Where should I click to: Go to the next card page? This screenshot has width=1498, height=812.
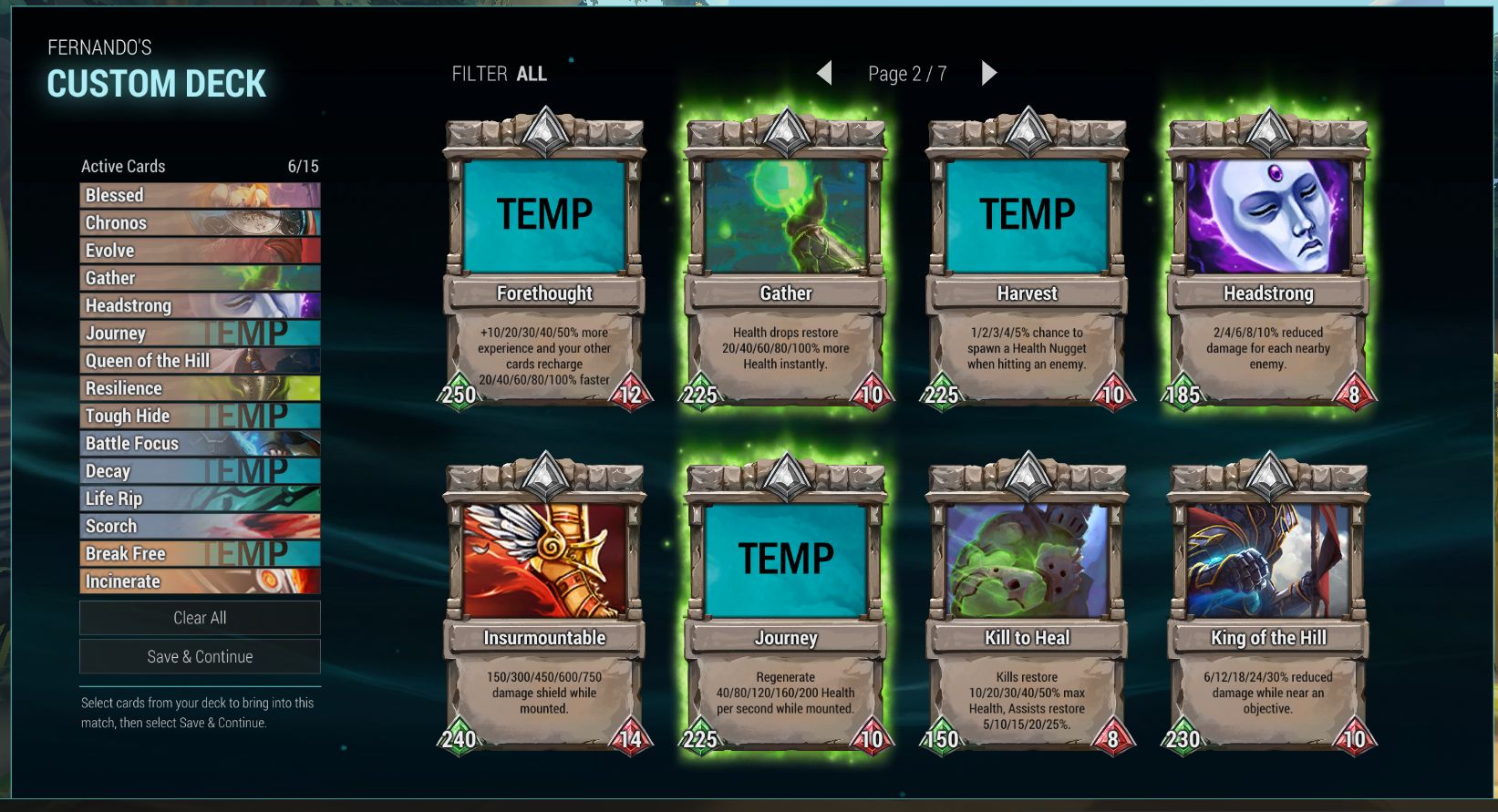click(989, 73)
